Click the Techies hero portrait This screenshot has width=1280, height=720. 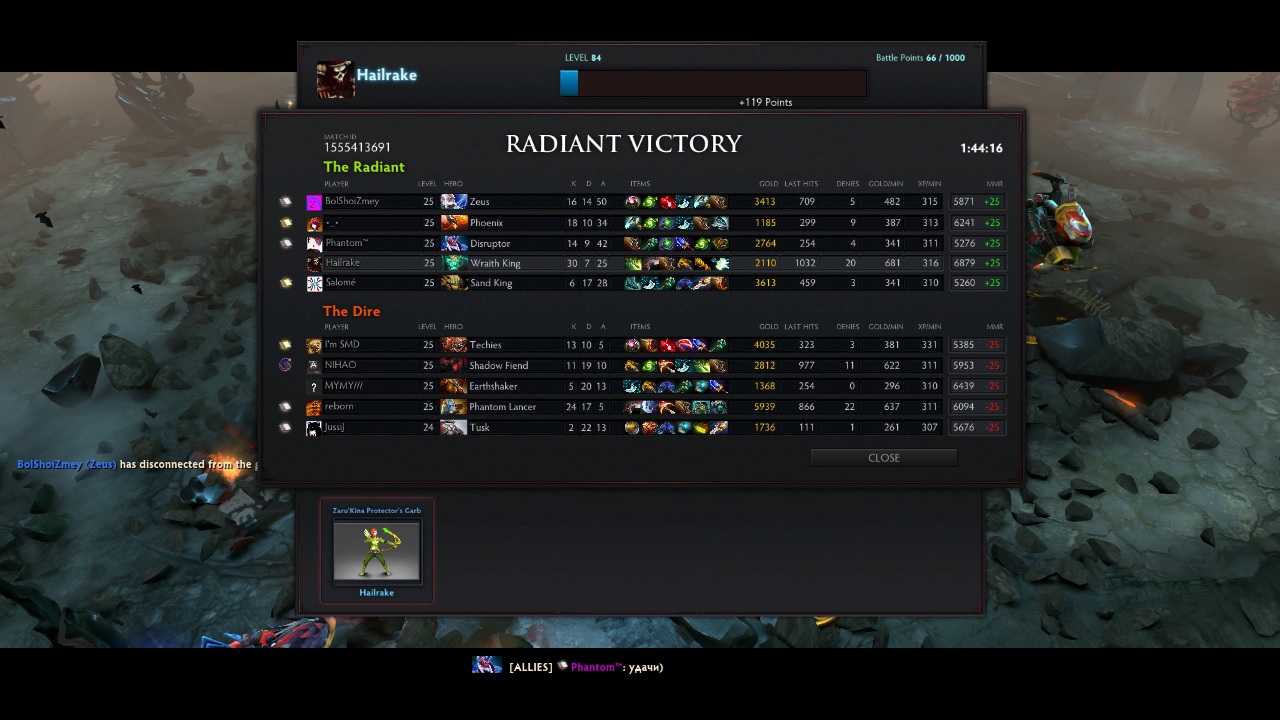coord(454,345)
